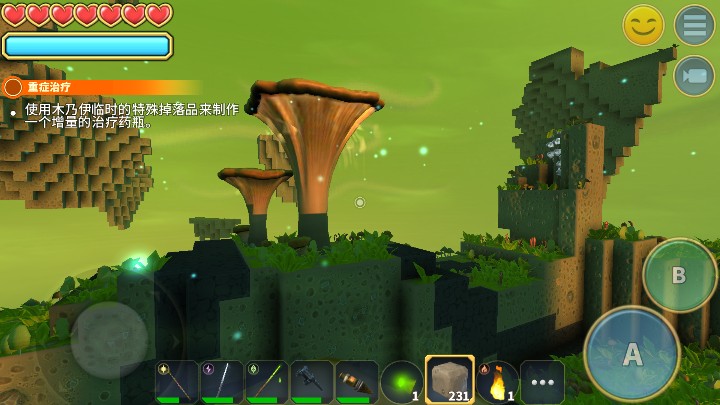Open the full inventory via three dots
This screenshot has width=720, height=405.
542,382
